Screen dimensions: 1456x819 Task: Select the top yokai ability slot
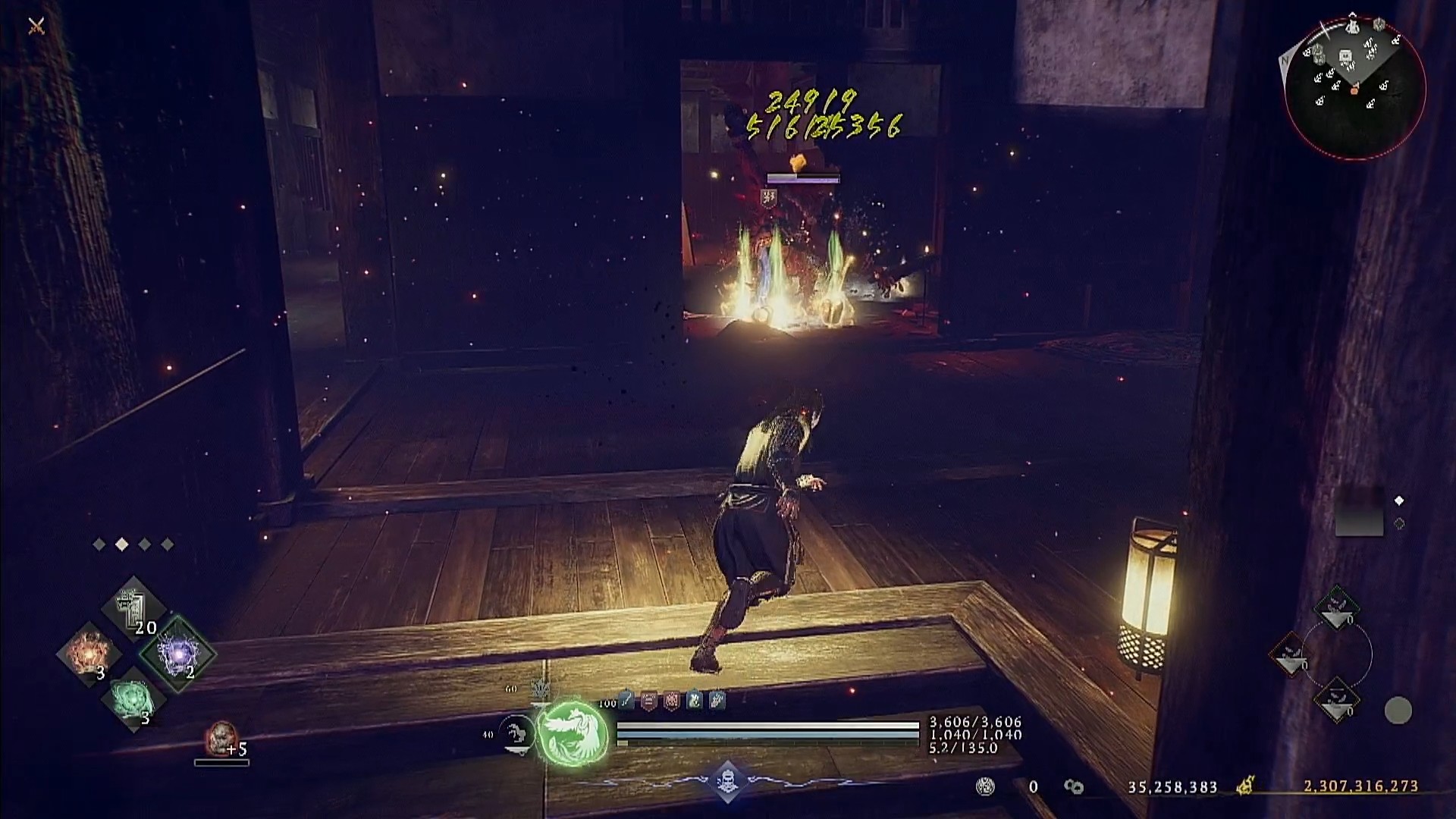tap(1336, 607)
